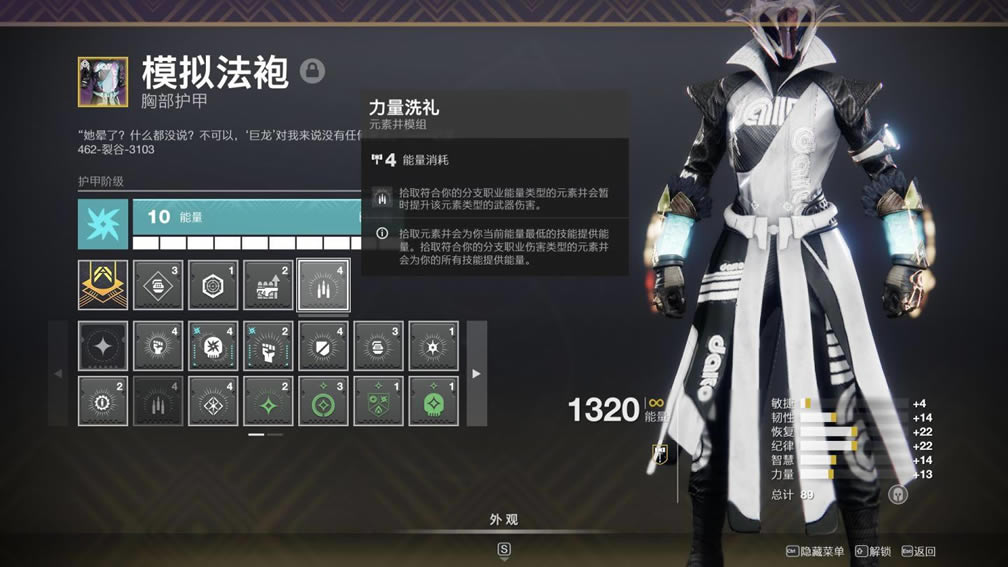Go to the next mod page arrow
Screen dimensions: 1008x567
click(x=476, y=373)
